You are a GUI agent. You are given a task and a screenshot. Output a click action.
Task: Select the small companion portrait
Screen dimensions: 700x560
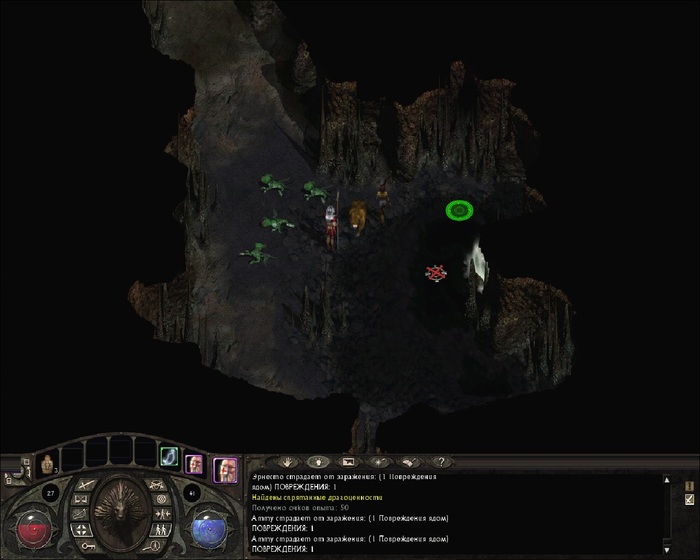click(x=194, y=464)
